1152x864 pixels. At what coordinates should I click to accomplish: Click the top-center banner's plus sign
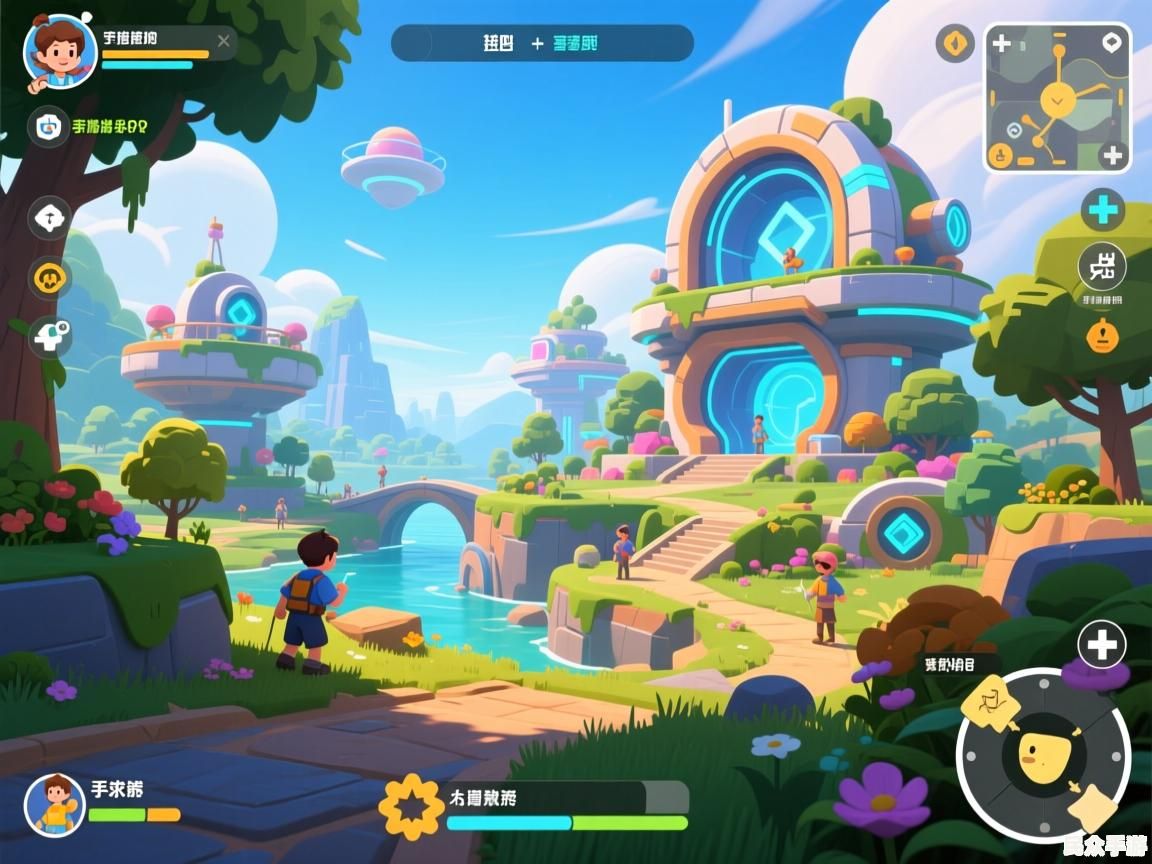[537, 43]
